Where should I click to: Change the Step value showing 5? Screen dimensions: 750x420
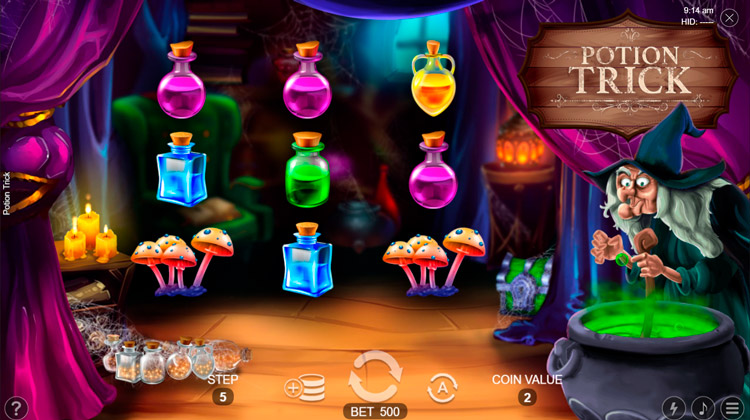click(x=222, y=397)
